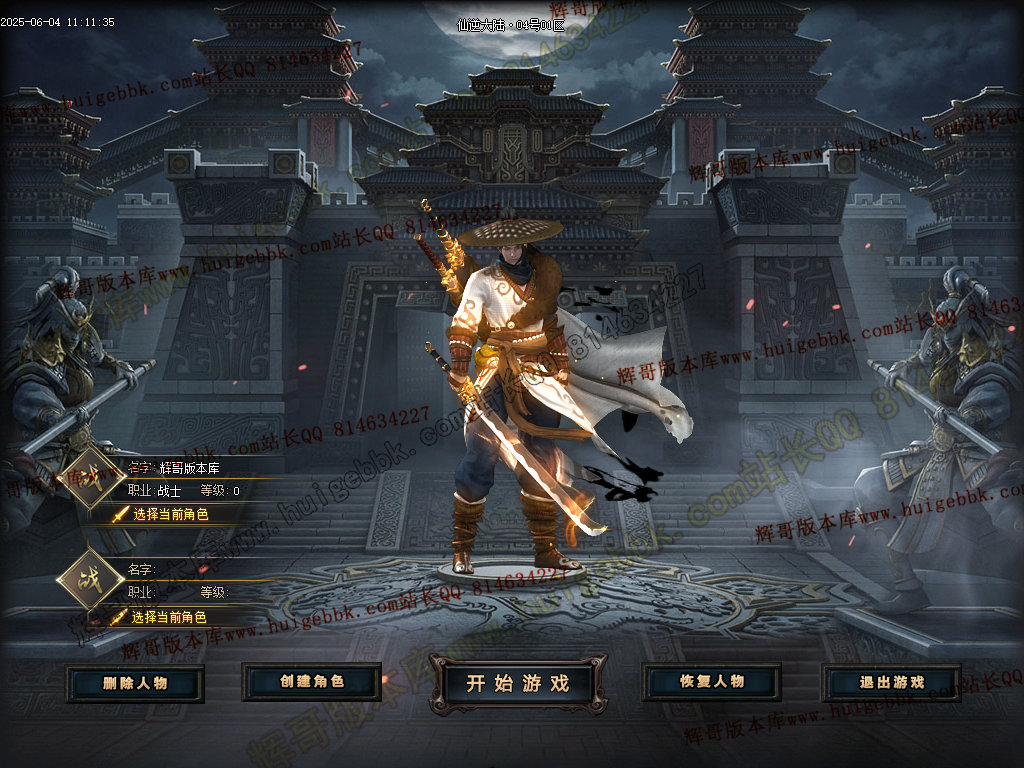Viewport: 1024px width, 768px height.
Task: Click 选择当前角色 in the empty character slot
Action: [168, 617]
